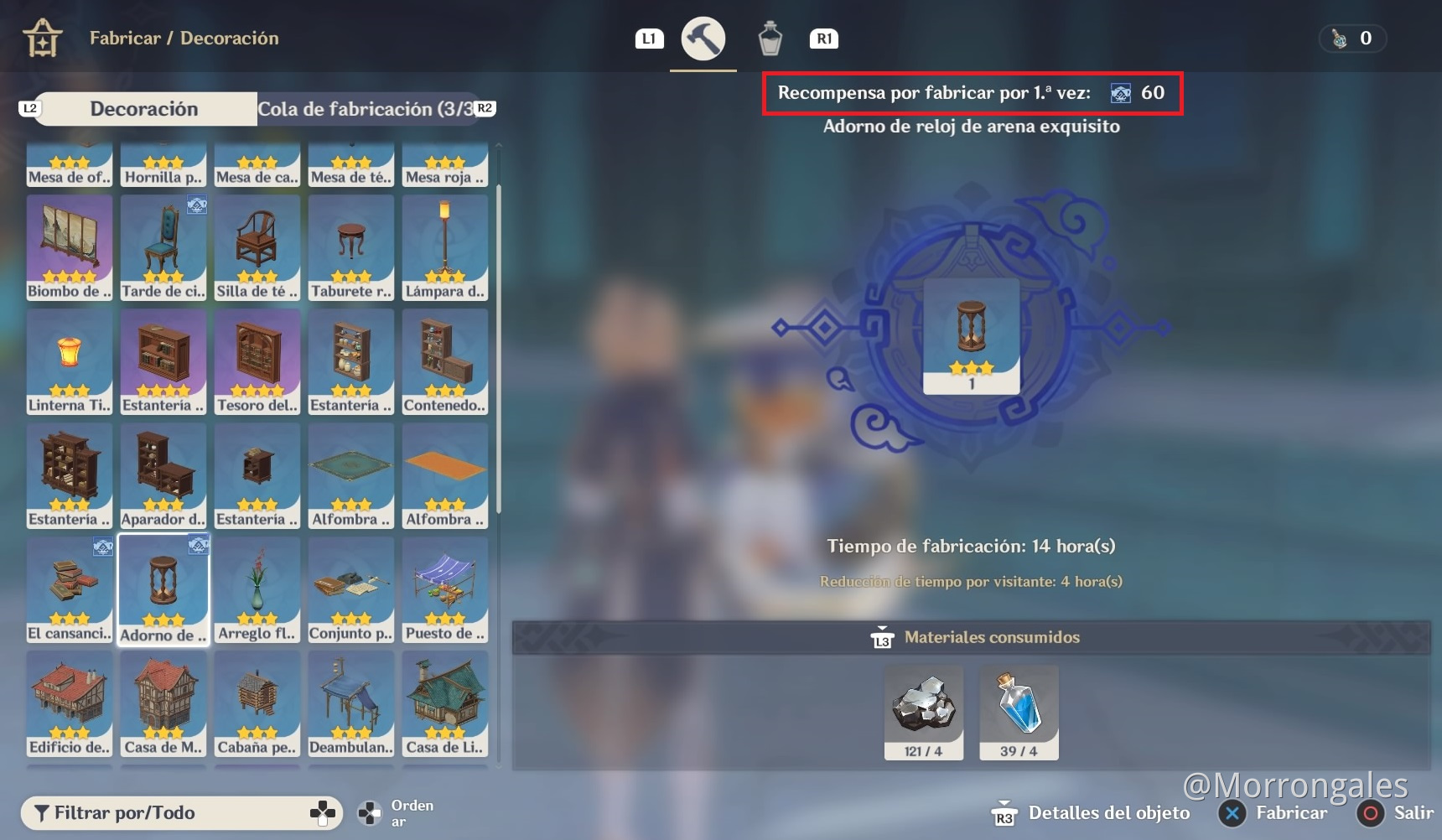Viewport: 1442px width, 840px height.
Task: Click the currency pouch counter top-right
Action: [1352, 38]
